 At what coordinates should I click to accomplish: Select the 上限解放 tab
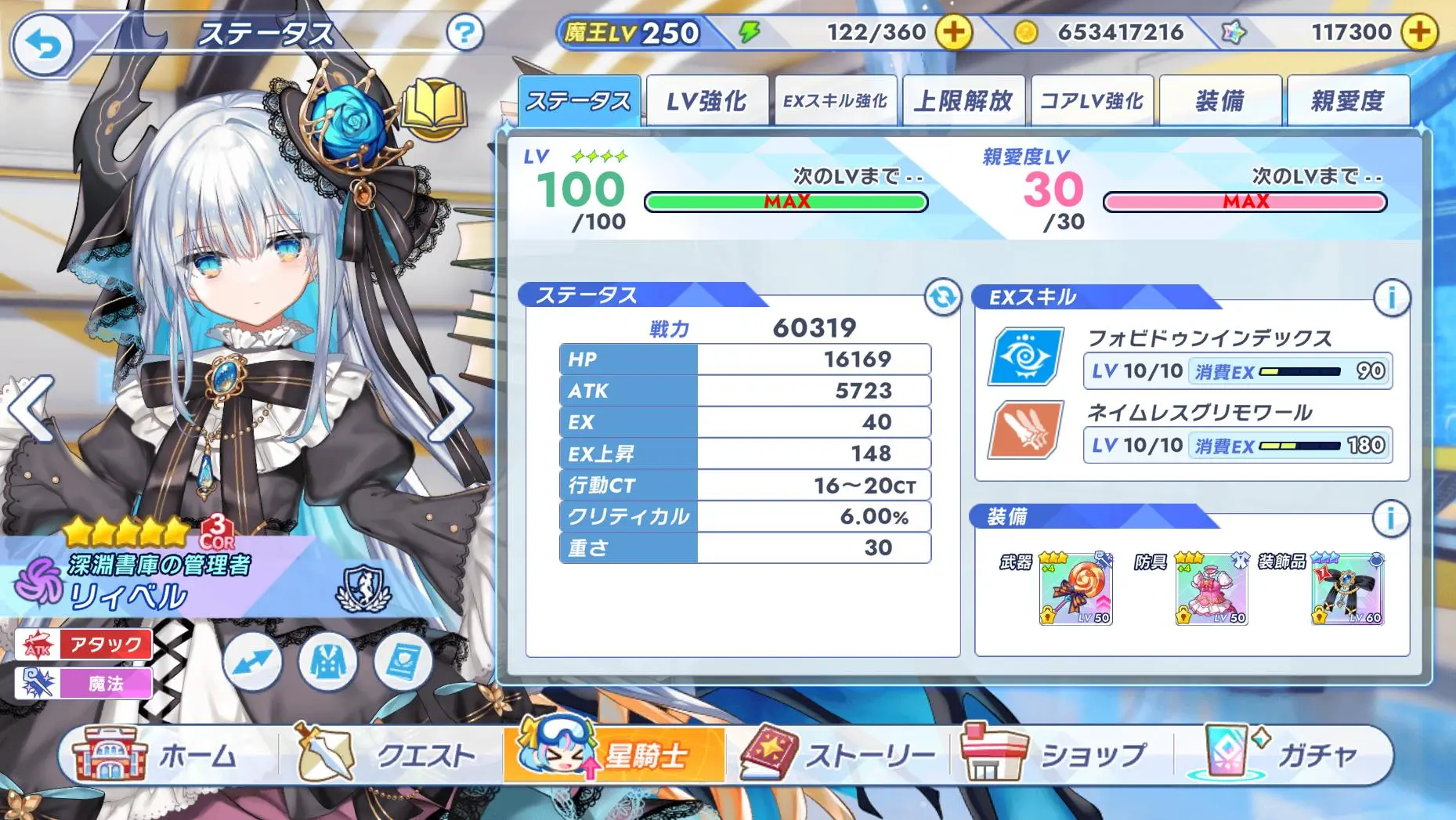click(x=963, y=101)
